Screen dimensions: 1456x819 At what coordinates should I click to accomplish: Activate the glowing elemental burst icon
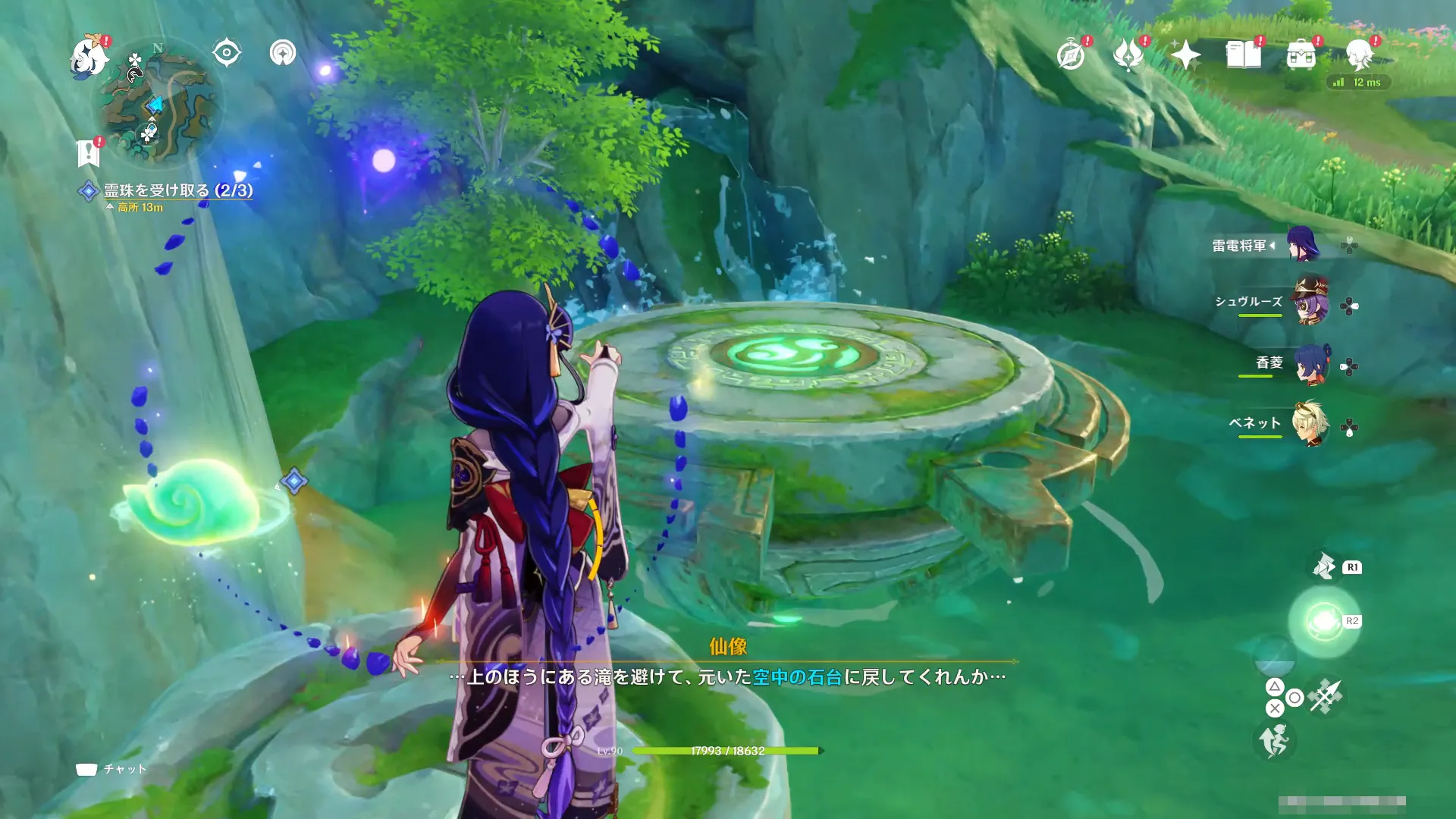pos(1324,622)
